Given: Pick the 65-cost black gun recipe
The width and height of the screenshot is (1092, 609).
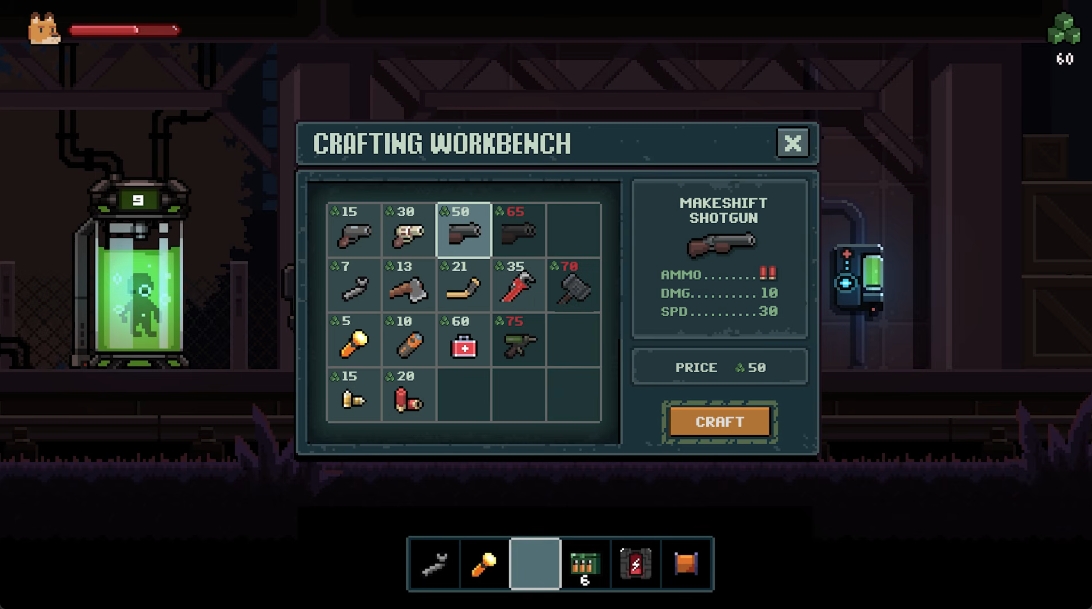Looking at the screenshot, I should click(x=518, y=231).
